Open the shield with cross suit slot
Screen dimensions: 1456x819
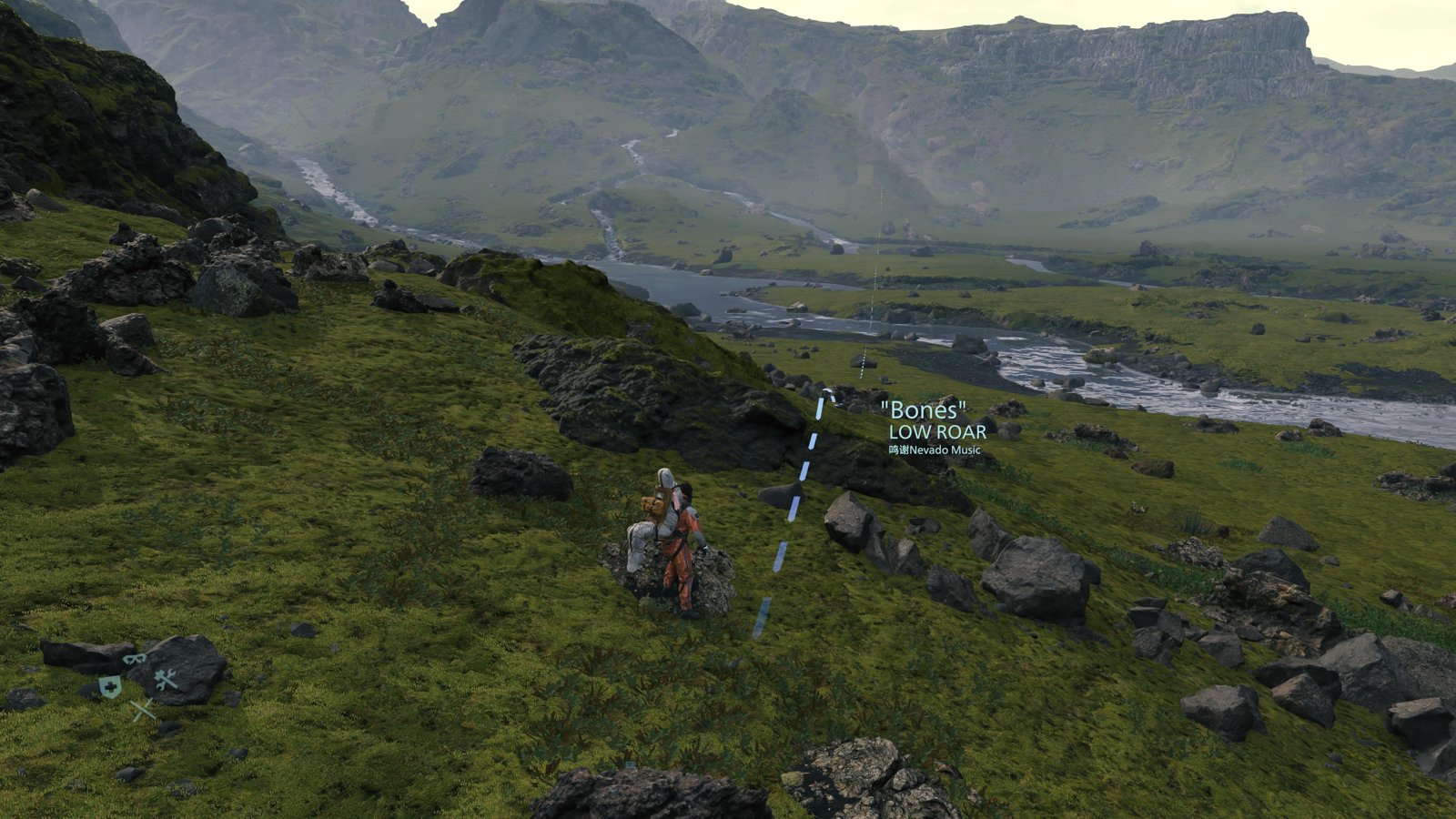110,687
